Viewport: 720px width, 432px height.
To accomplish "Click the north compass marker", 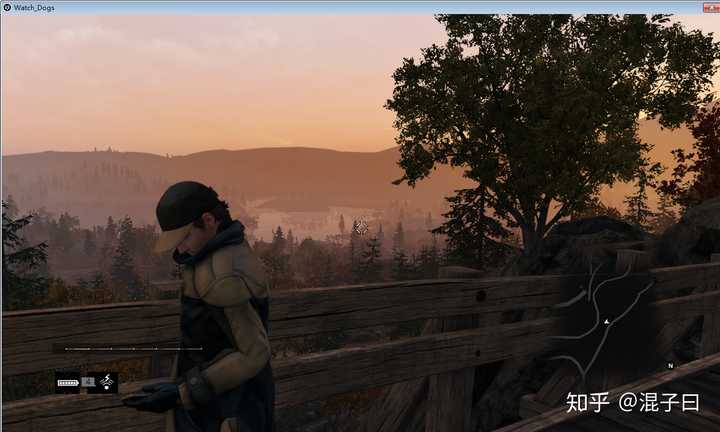I will 670,366.
